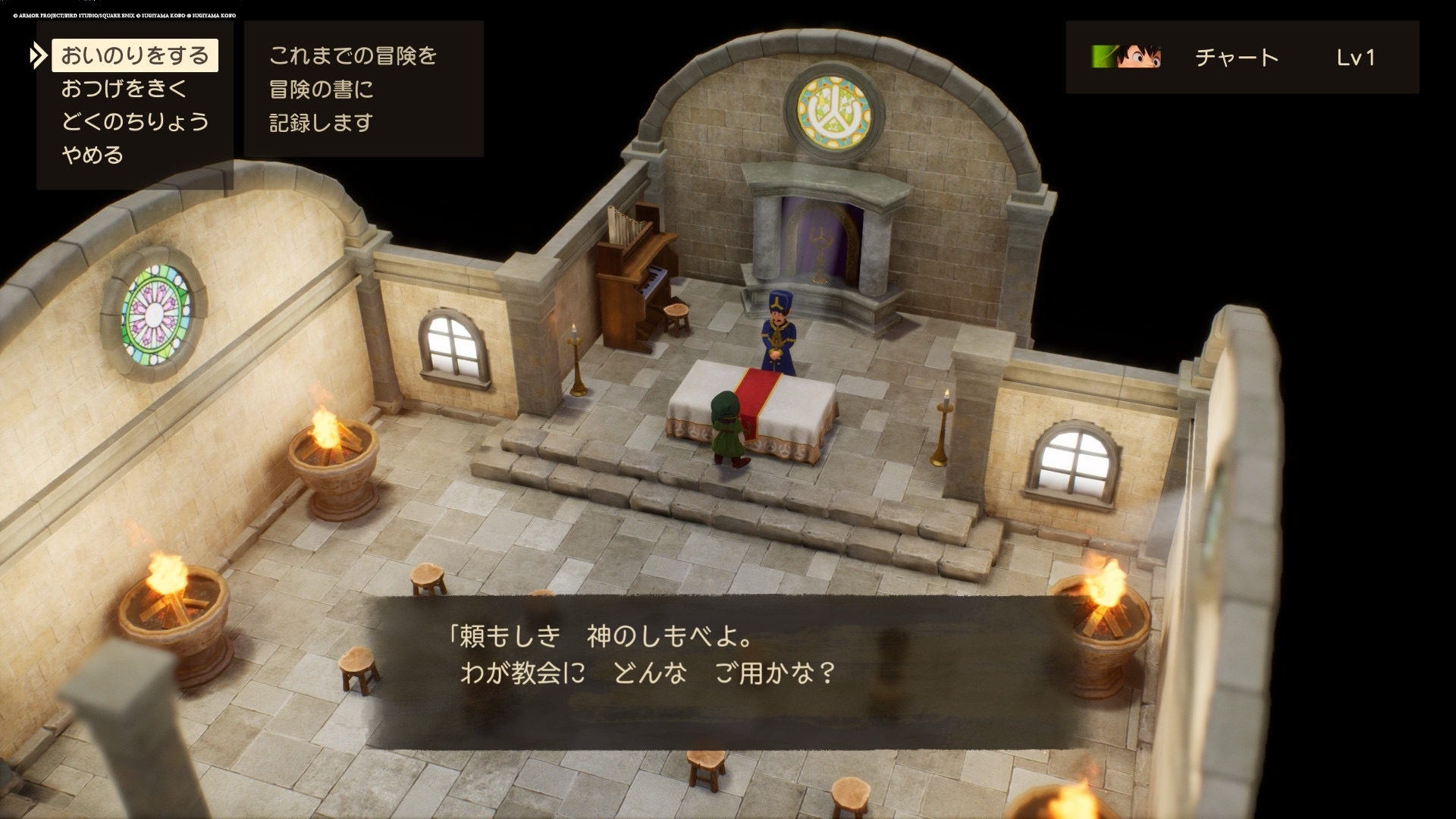Pick the どくのちりょう option
This screenshot has width=1456, height=819.
134,122
